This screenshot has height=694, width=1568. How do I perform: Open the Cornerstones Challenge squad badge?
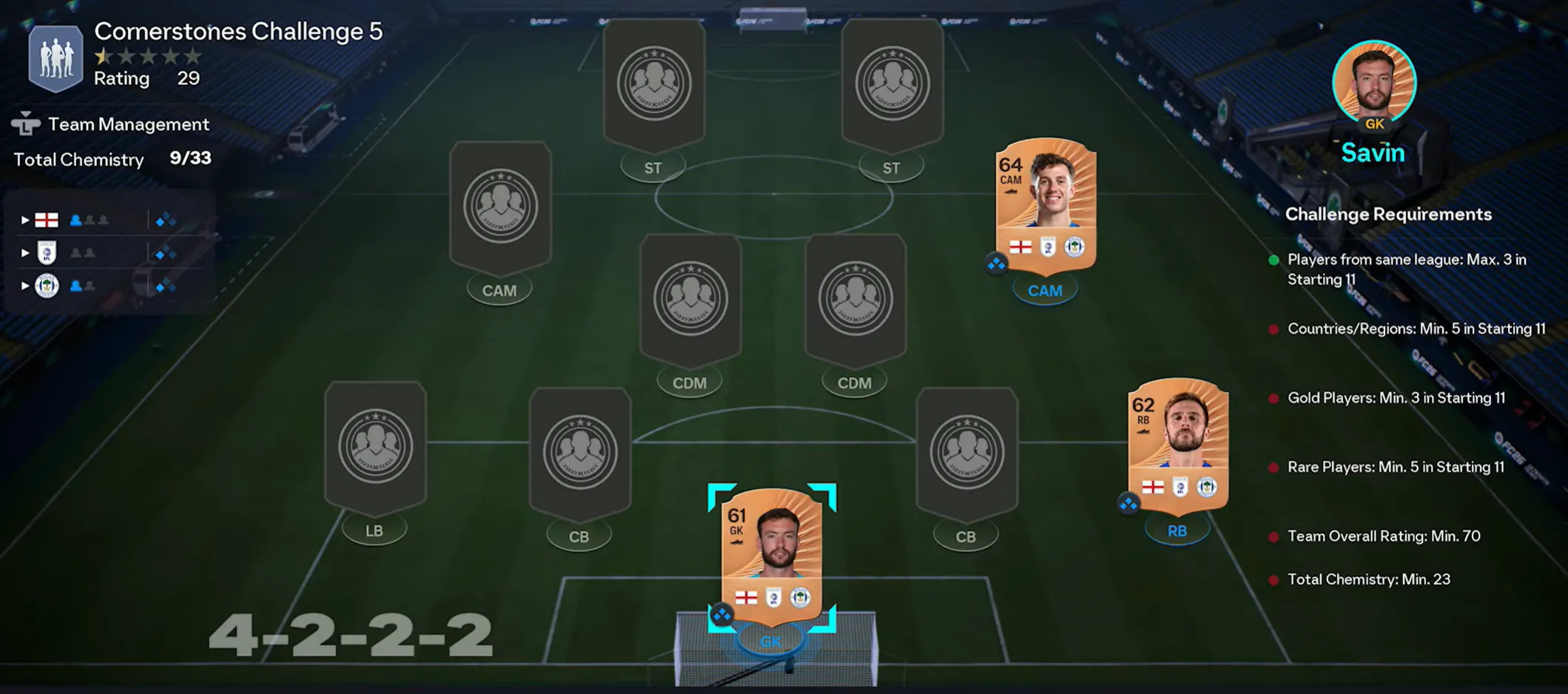(x=55, y=58)
